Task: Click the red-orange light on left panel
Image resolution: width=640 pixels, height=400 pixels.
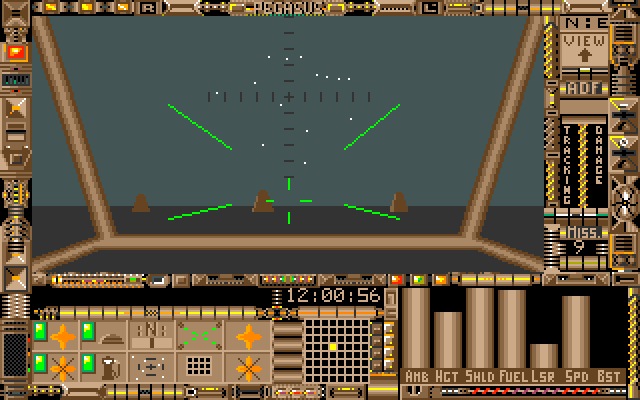Action: 16,51
